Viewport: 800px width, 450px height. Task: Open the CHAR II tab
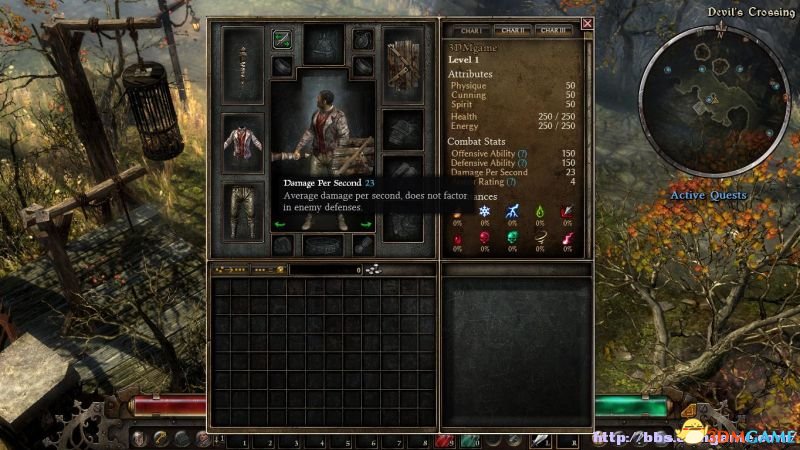(514, 31)
